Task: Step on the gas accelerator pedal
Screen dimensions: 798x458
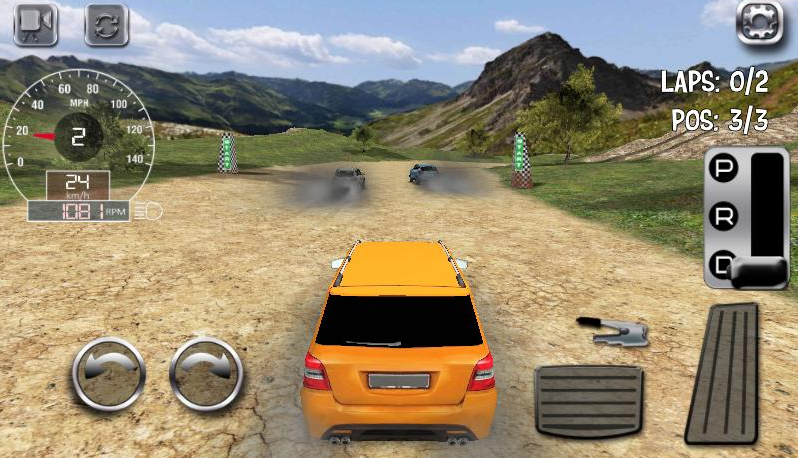Action: click(723, 372)
